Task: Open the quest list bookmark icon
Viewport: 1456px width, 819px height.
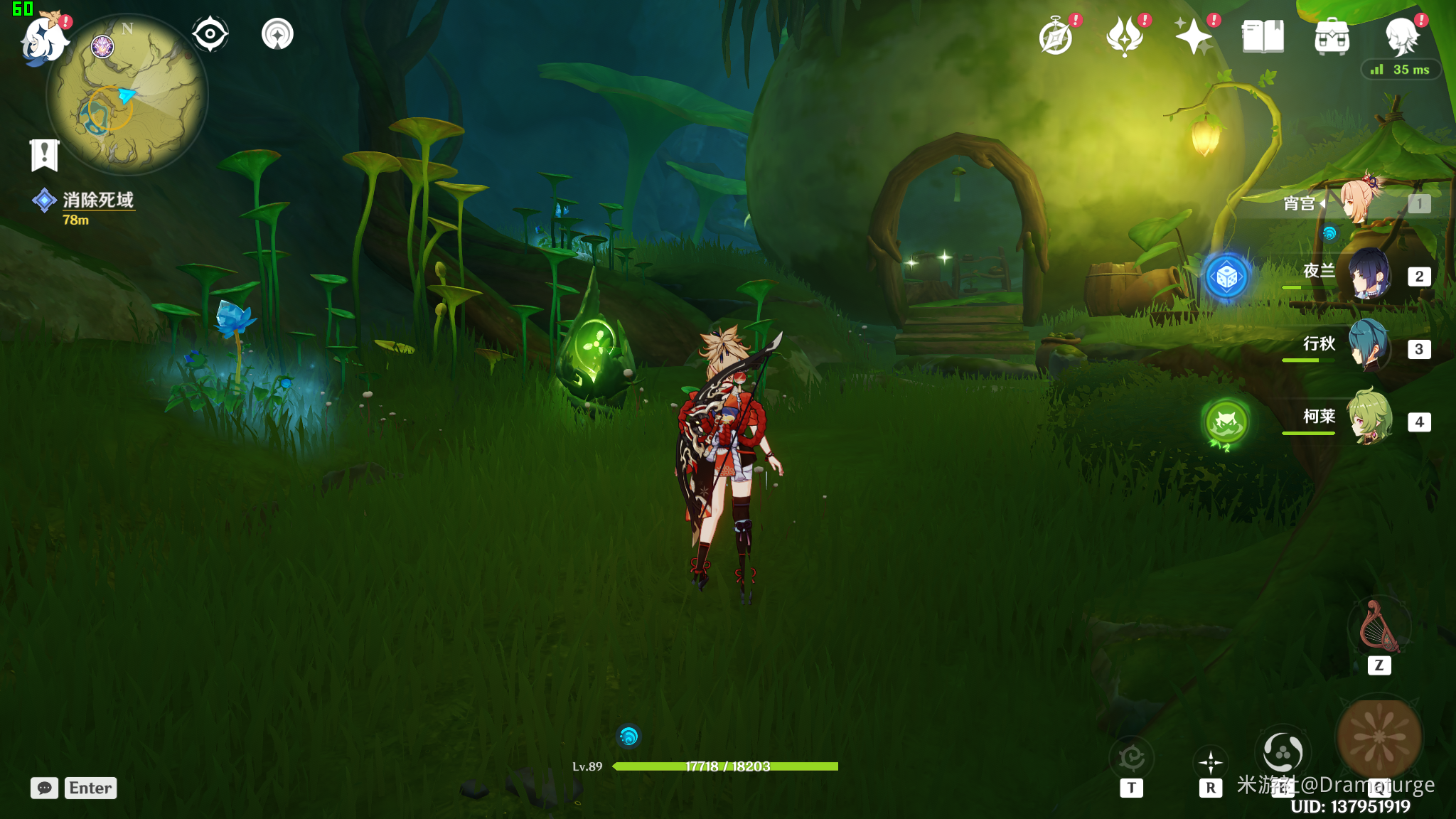Action: click(x=44, y=155)
